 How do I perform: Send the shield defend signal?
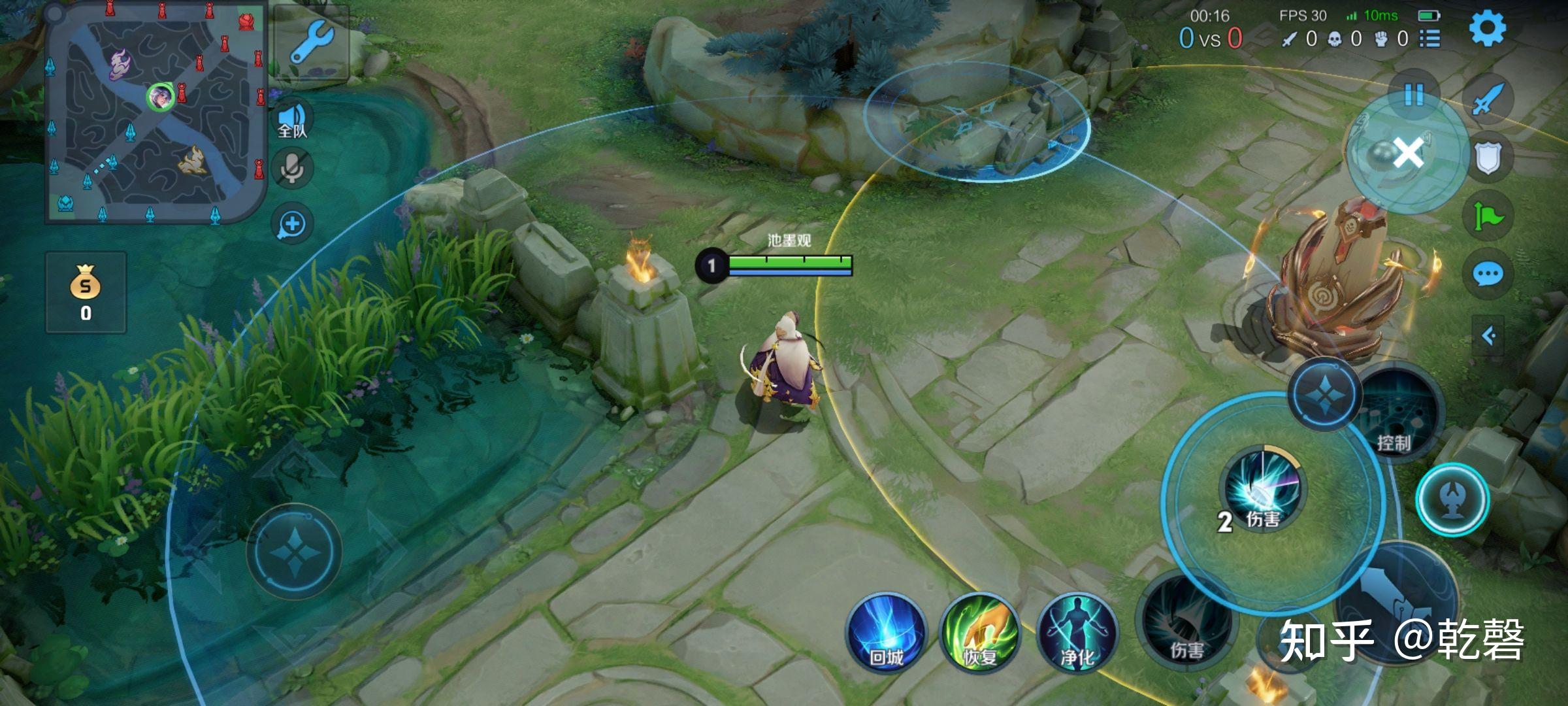click(1488, 158)
